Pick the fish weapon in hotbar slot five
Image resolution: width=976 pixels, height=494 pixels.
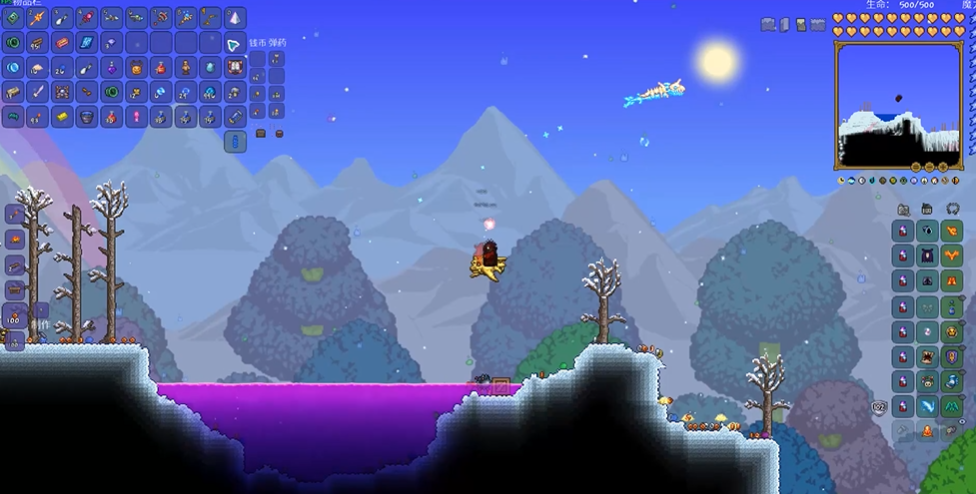coord(111,17)
